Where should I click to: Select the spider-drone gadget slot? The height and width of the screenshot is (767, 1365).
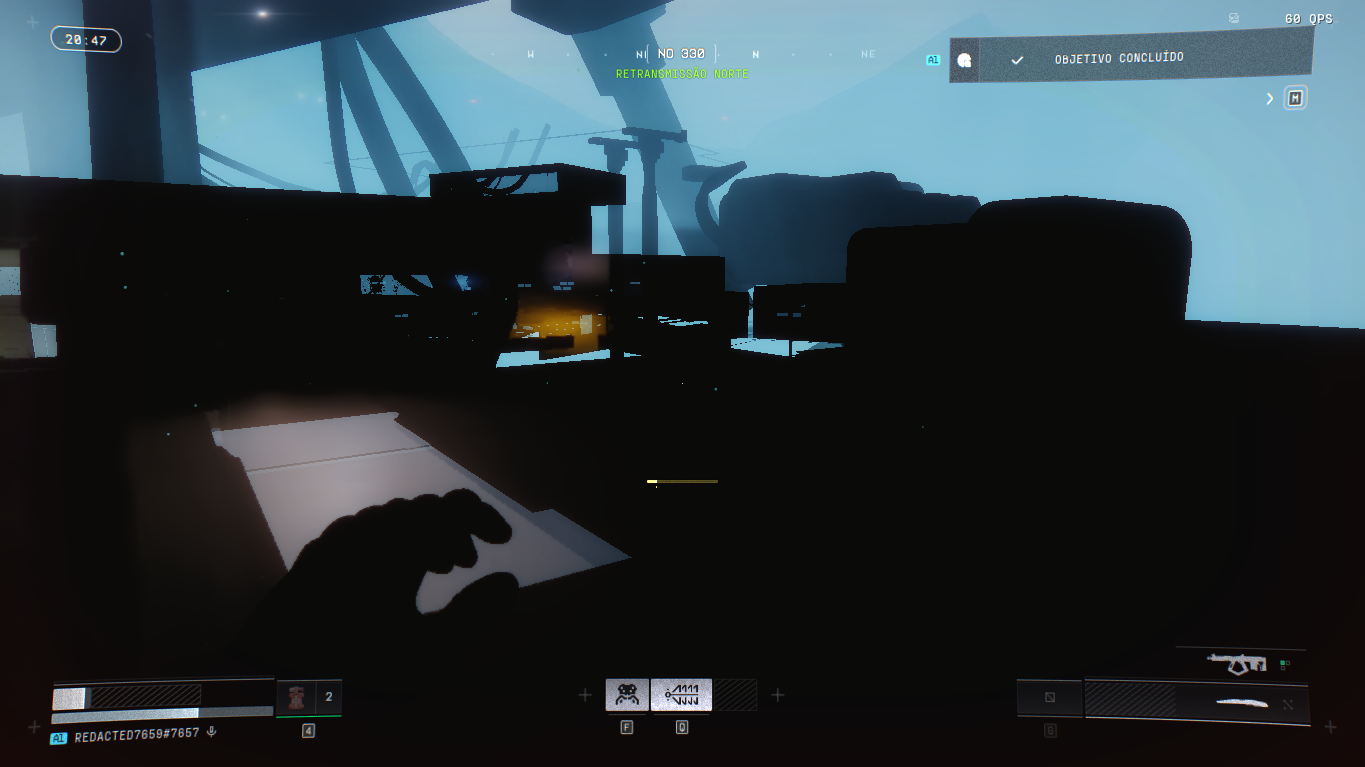(627, 694)
